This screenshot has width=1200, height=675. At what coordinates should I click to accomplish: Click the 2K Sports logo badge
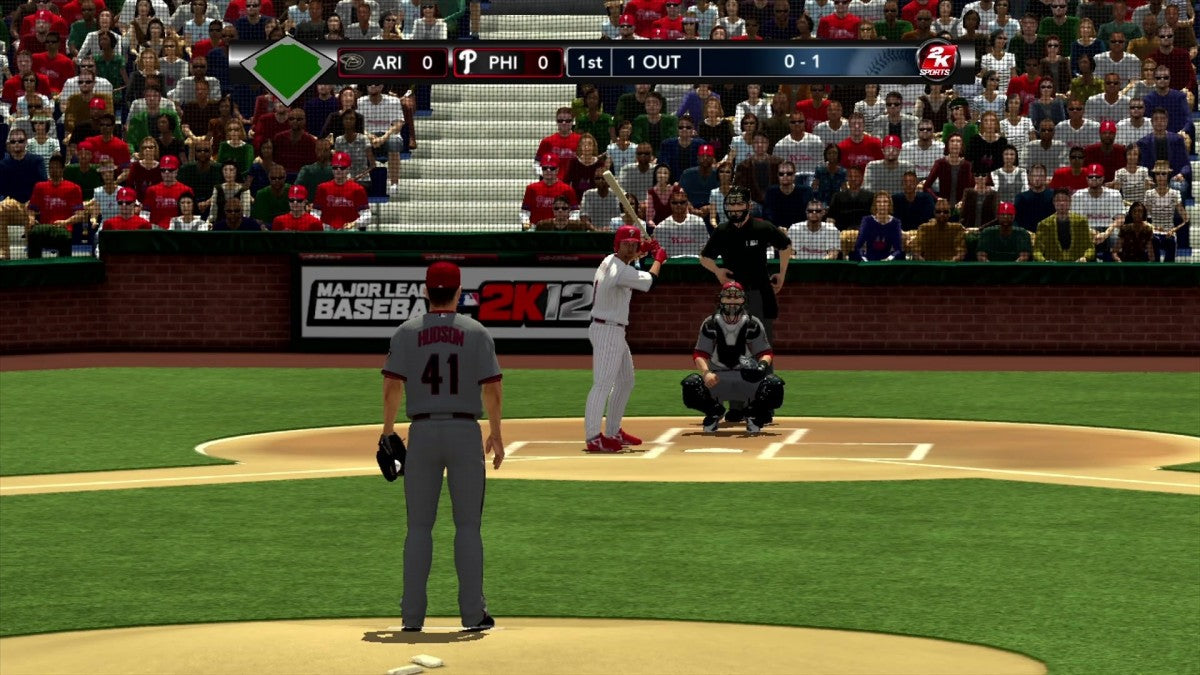937,62
